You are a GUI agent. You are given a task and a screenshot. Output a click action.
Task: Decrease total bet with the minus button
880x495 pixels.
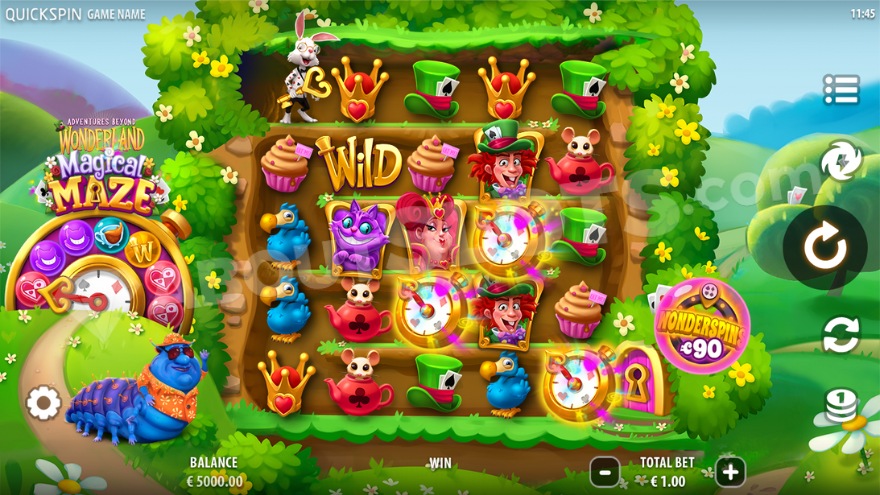(x=604, y=471)
